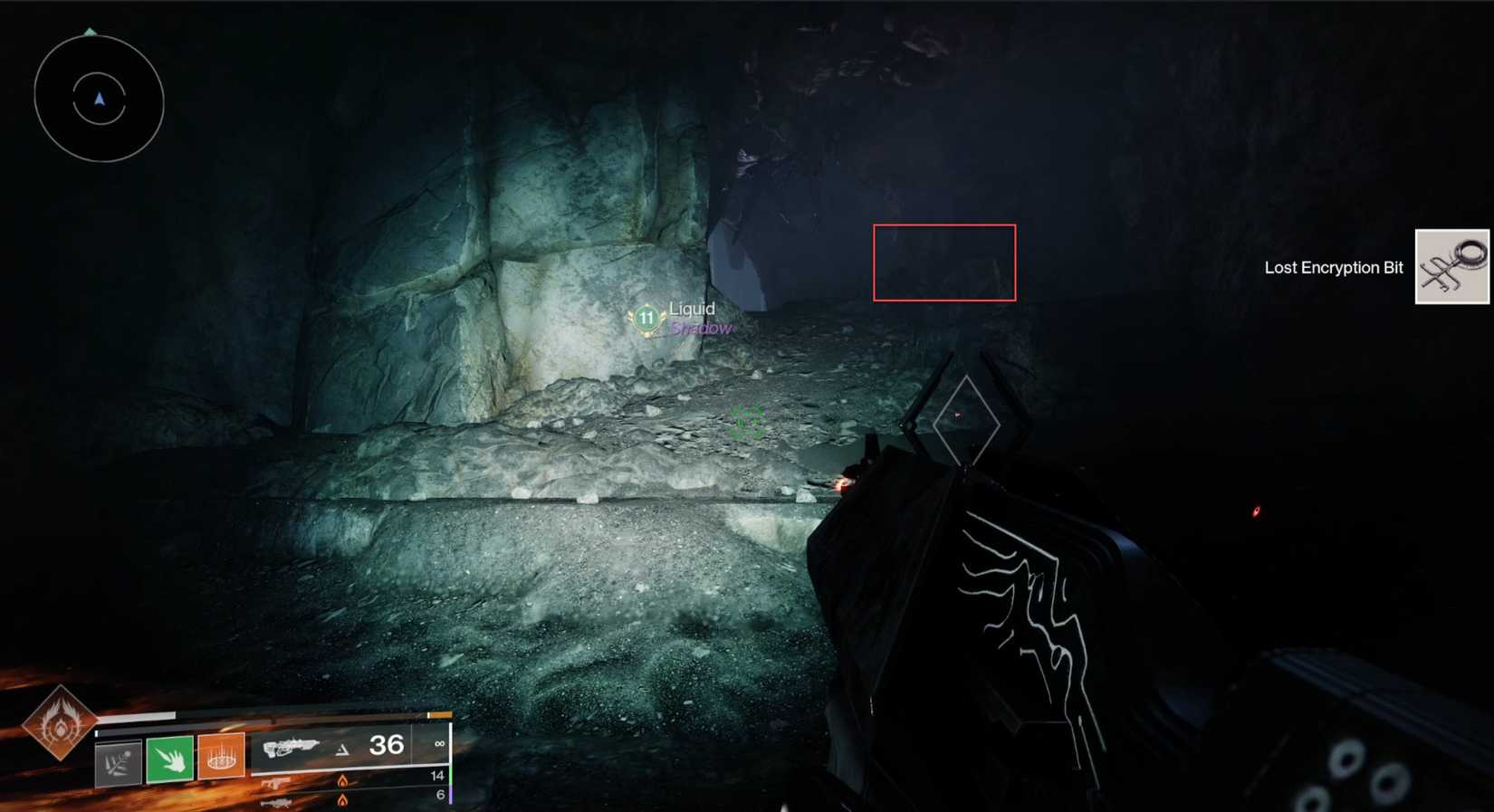Click the ammo counter showing 36
1494x812 pixels.
387,745
